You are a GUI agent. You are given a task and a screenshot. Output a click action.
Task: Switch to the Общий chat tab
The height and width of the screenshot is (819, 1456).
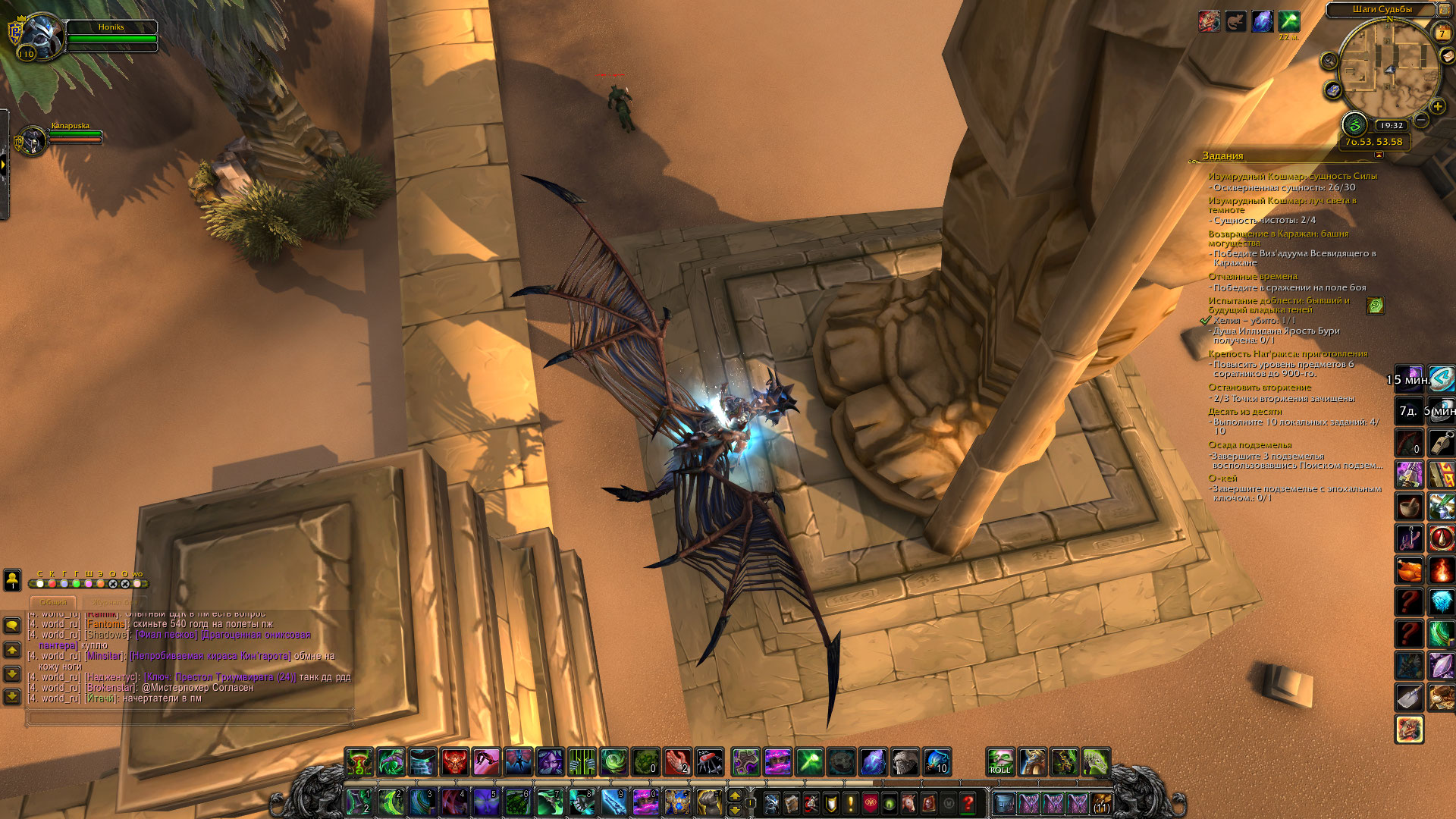54,602
